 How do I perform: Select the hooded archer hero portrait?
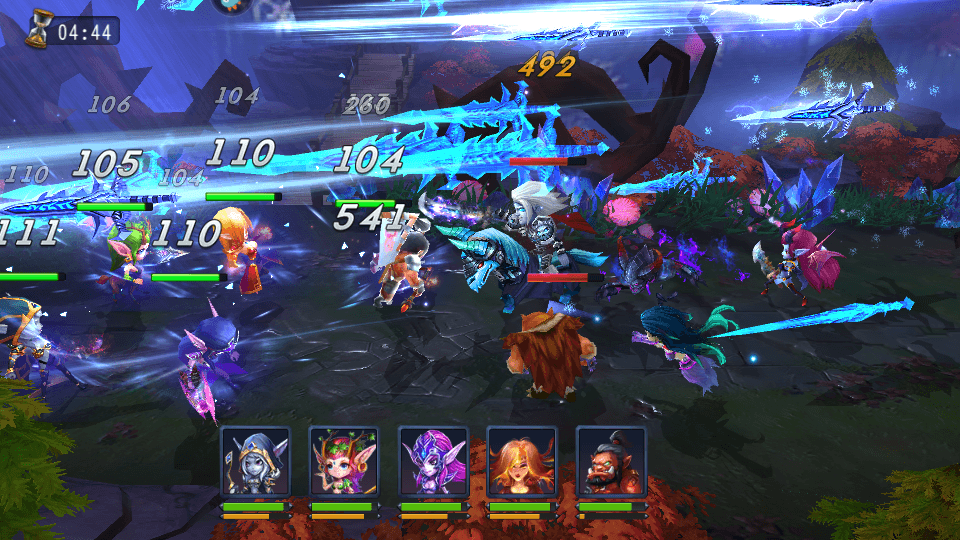255,462
